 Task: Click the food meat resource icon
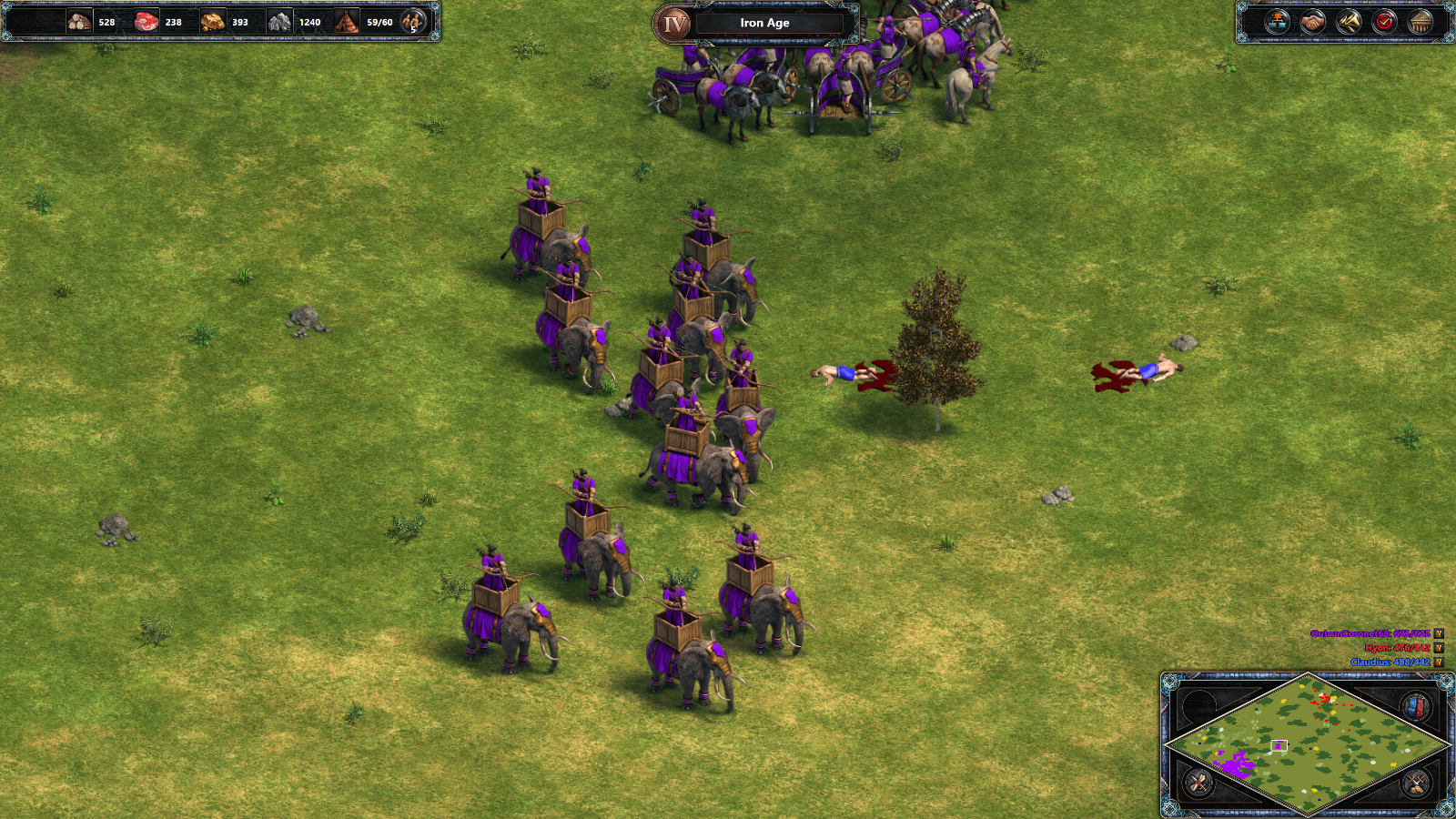tap(146, 22)
